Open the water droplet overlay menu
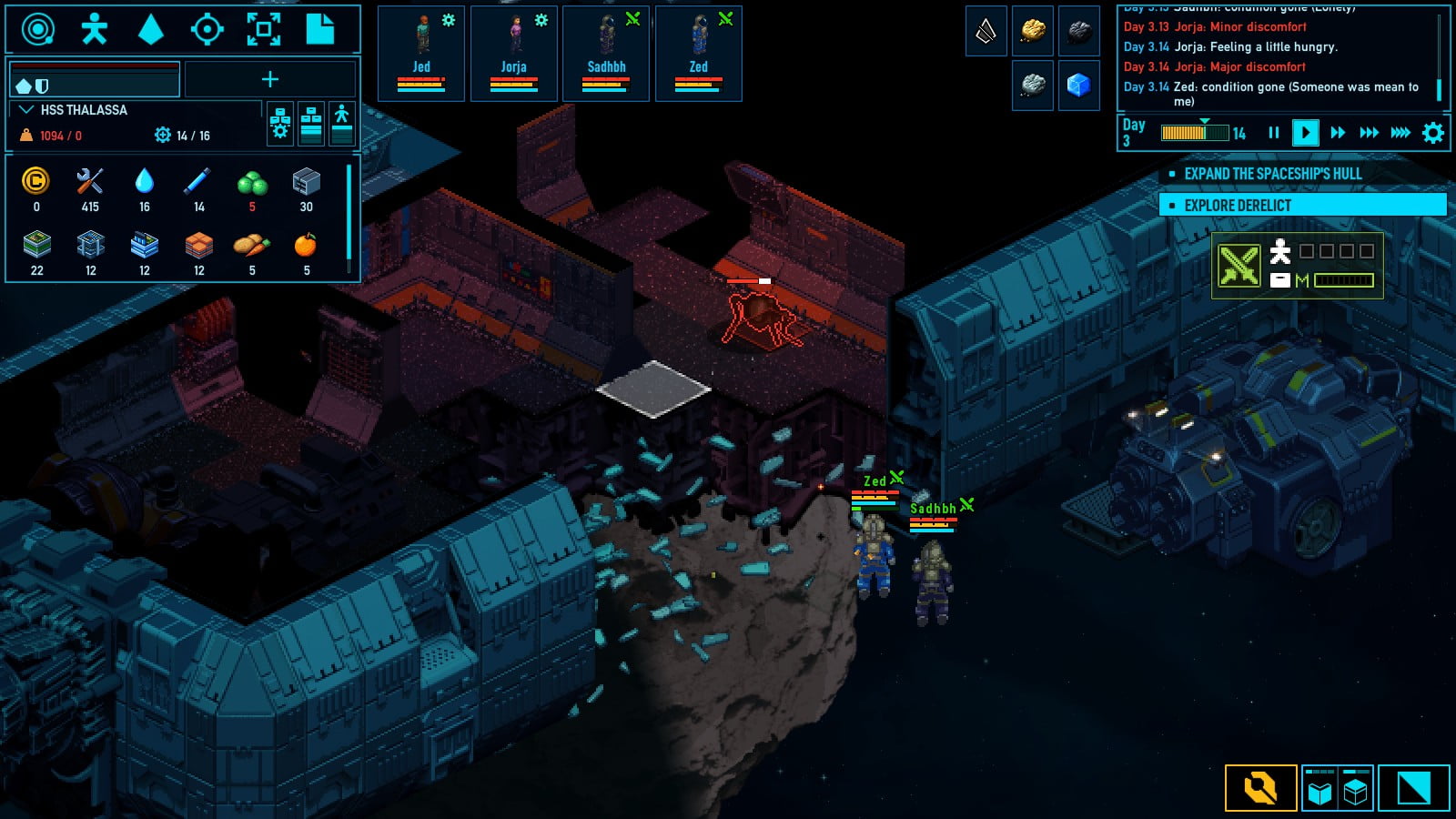Screen dimensions: 1456x819 tap(150, 30)
